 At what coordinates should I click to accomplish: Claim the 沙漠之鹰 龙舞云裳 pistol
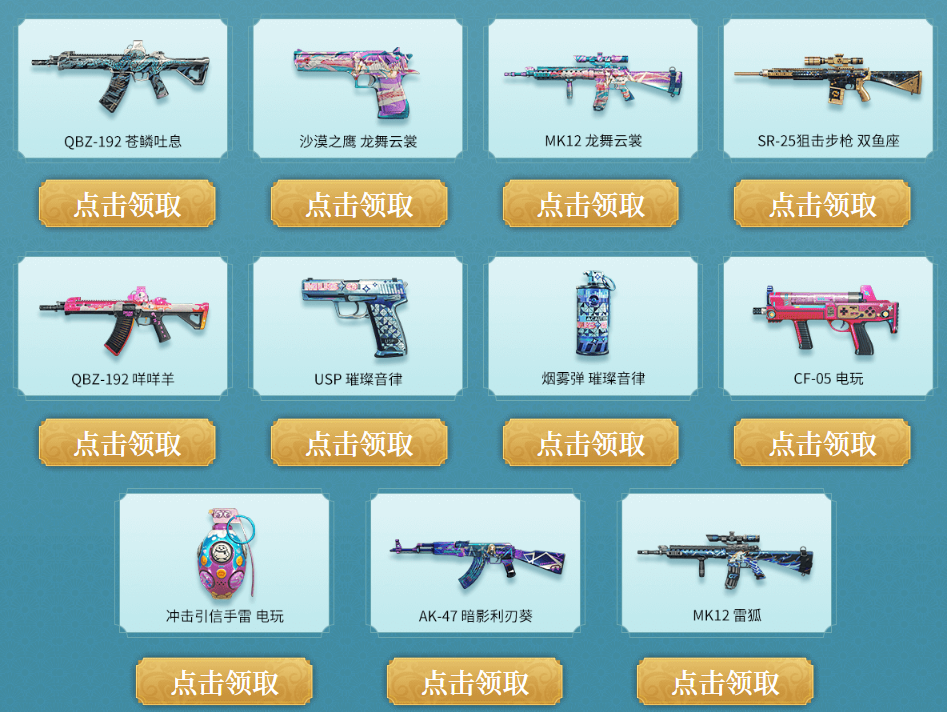(359, 204)
